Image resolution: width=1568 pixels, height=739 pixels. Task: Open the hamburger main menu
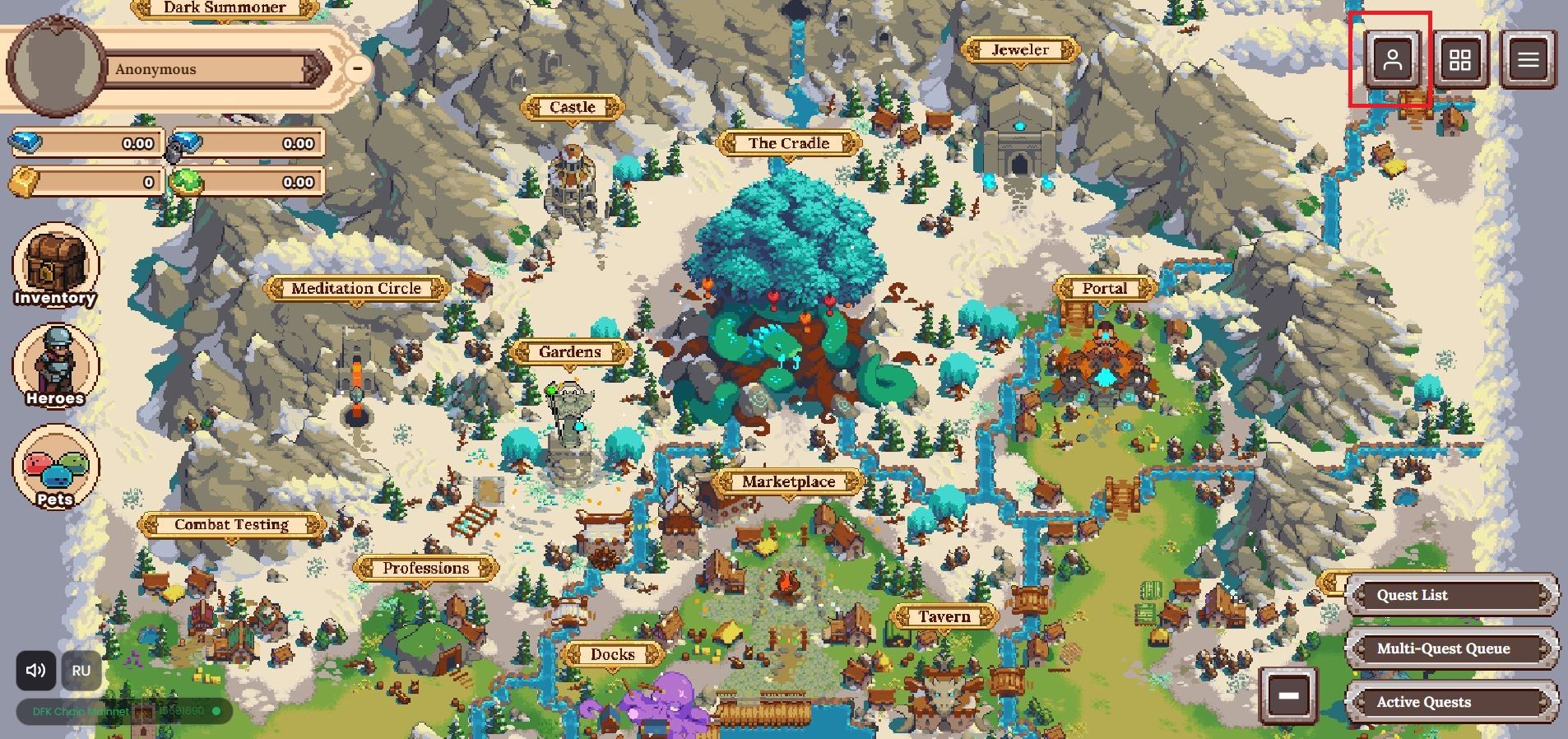tap(1528, 60)
